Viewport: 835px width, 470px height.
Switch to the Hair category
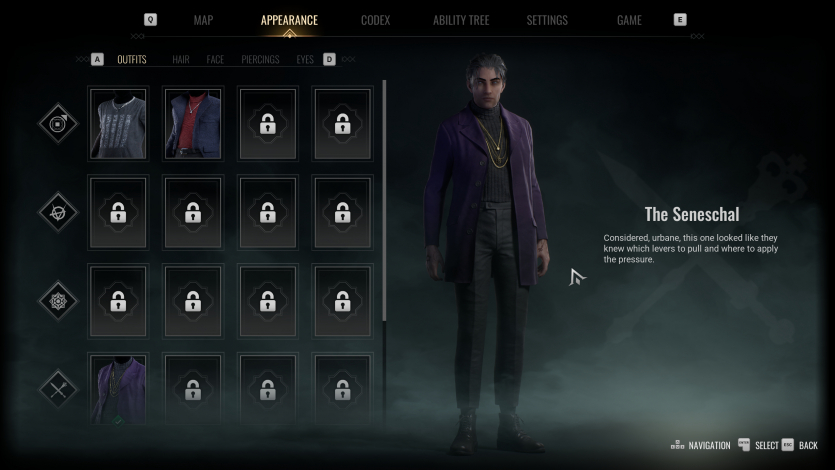[x=181, y=60]
